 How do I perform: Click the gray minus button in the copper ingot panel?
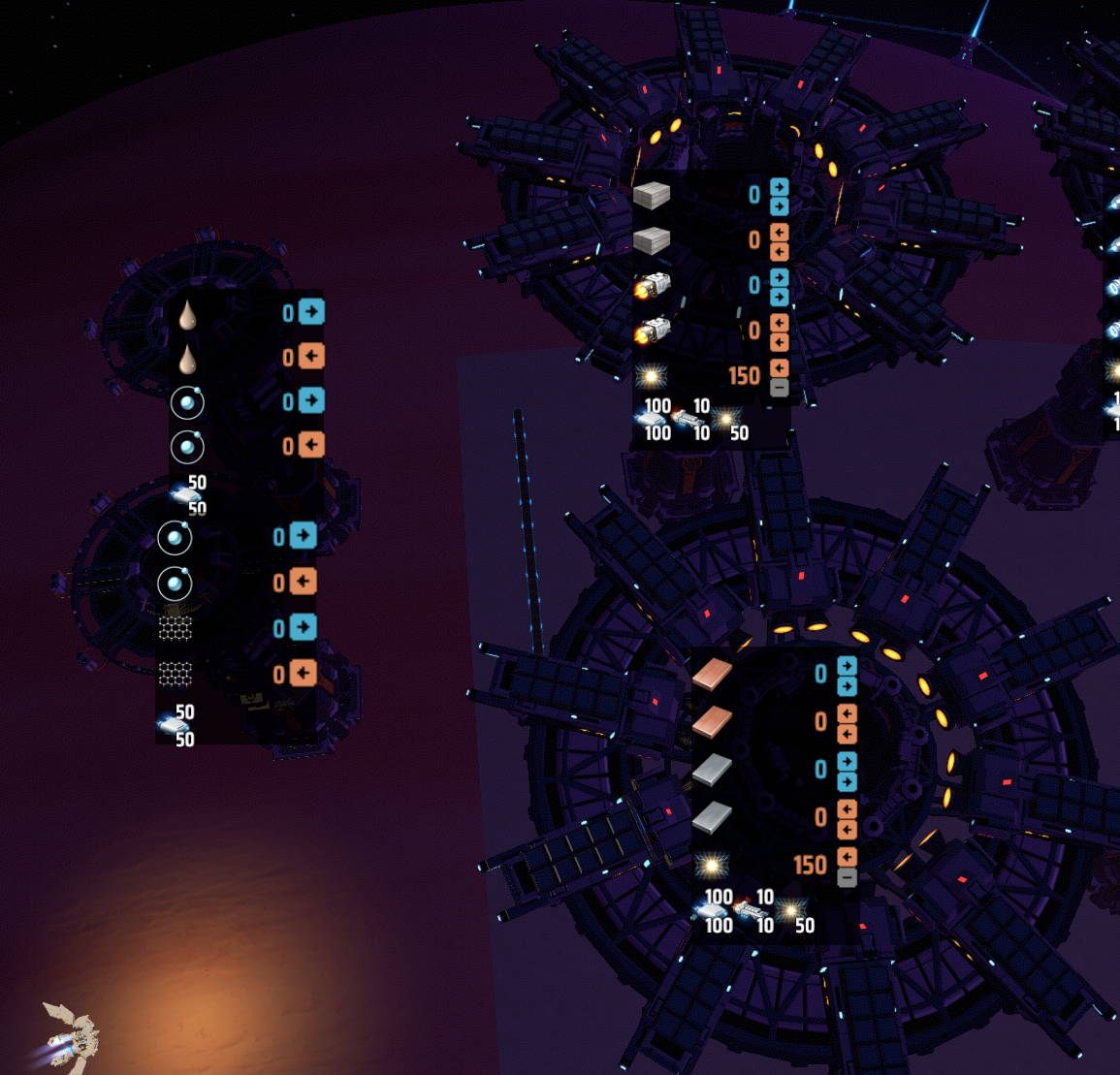(x=847, y=878)
